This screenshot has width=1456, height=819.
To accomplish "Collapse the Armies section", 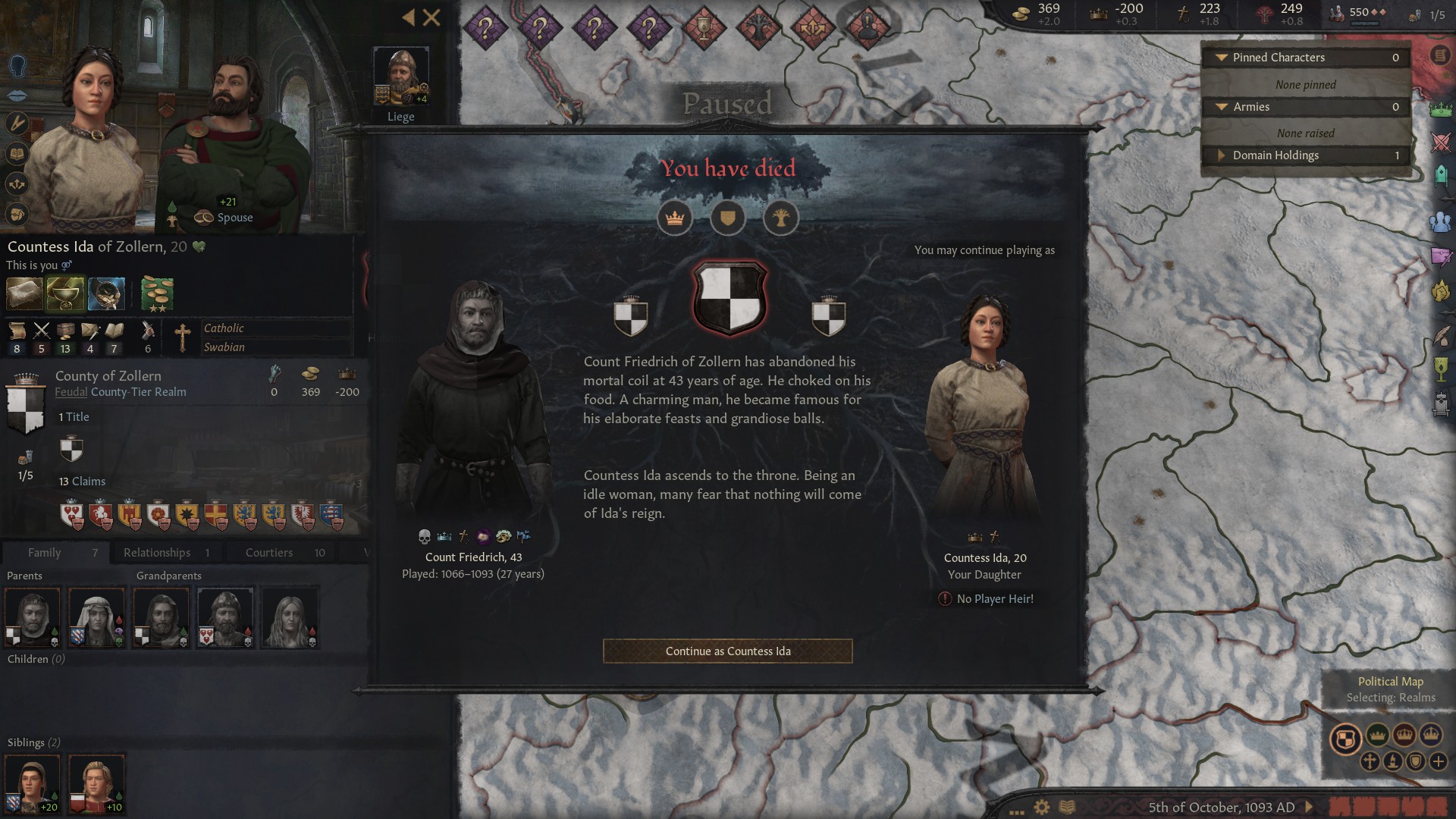I will coord(1222,107).
